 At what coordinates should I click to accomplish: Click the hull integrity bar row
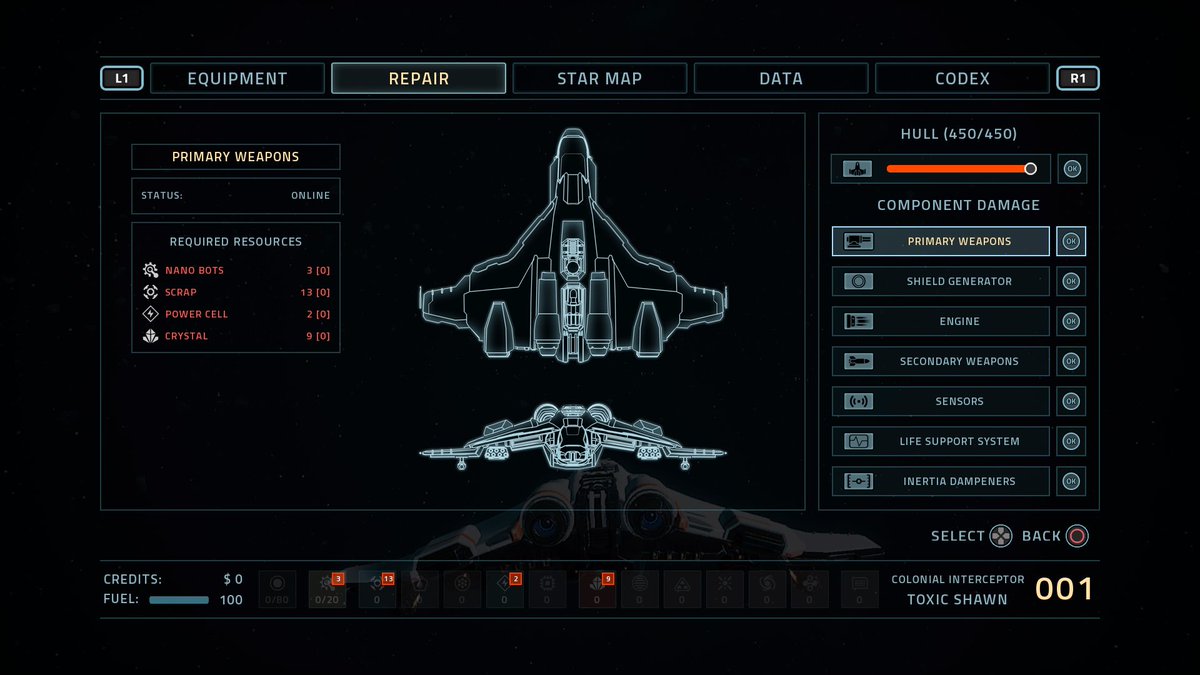(x=941, y=169)
